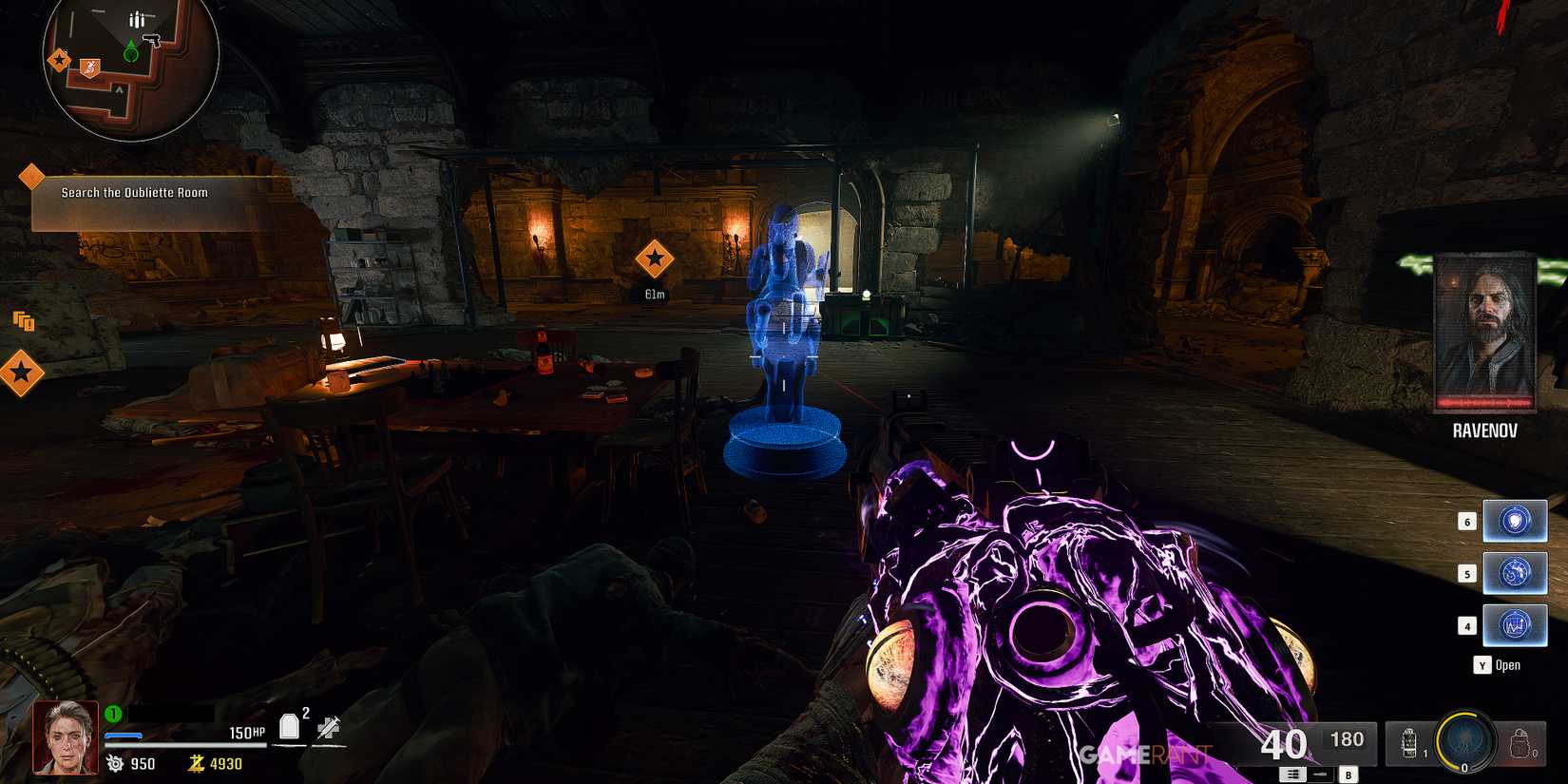1568x784 pixels.
Task: Click the 40 ammo counter display
Action: 1284,745
